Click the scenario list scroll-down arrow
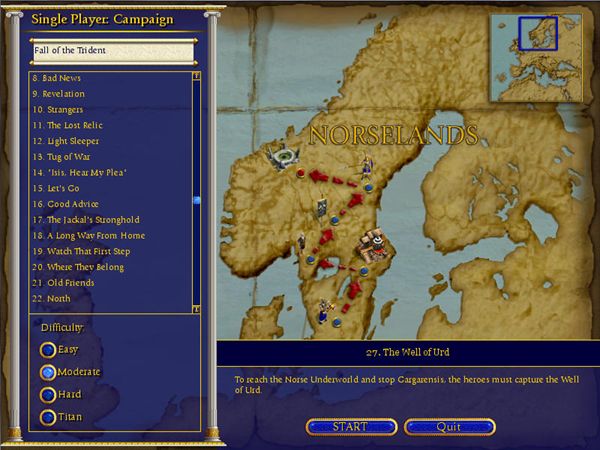This screenshot has width=600, height=450. click(197, 309)
